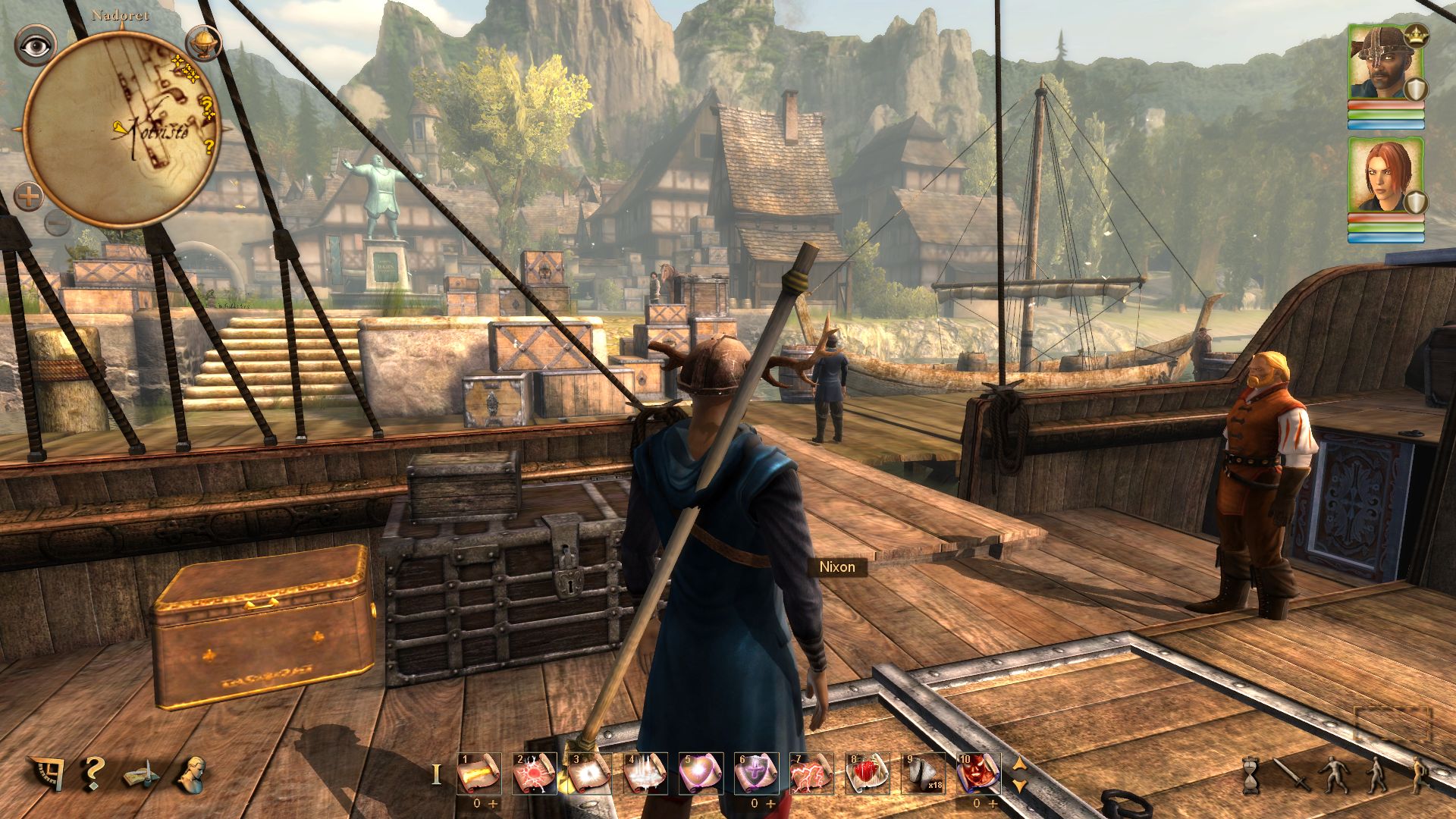
Task: Click the hourglass wait icon
Action: [x=1251, y=775]
